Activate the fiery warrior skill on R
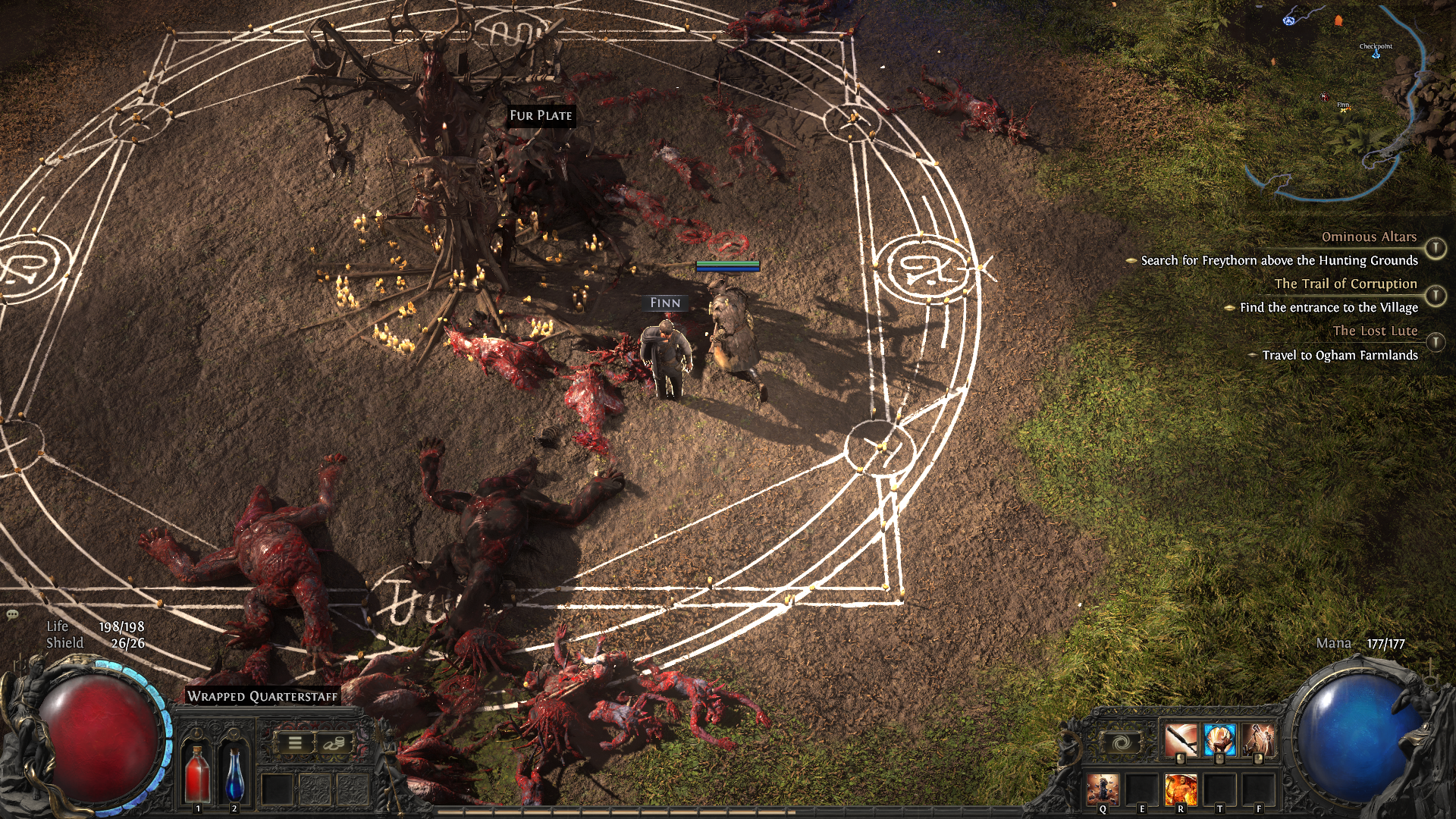 pos(1180,789)
